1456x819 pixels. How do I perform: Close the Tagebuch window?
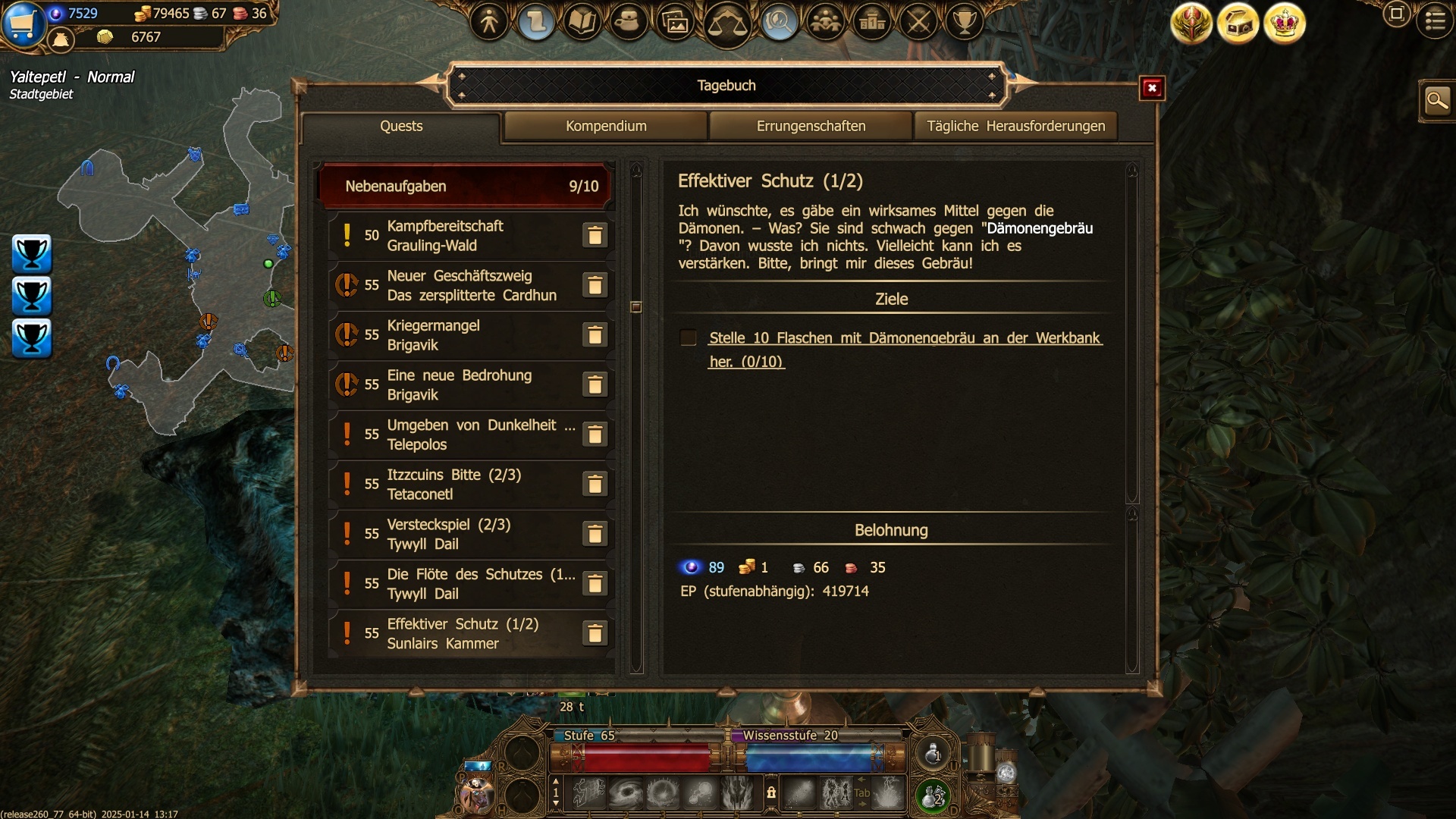coord(1152,88)
